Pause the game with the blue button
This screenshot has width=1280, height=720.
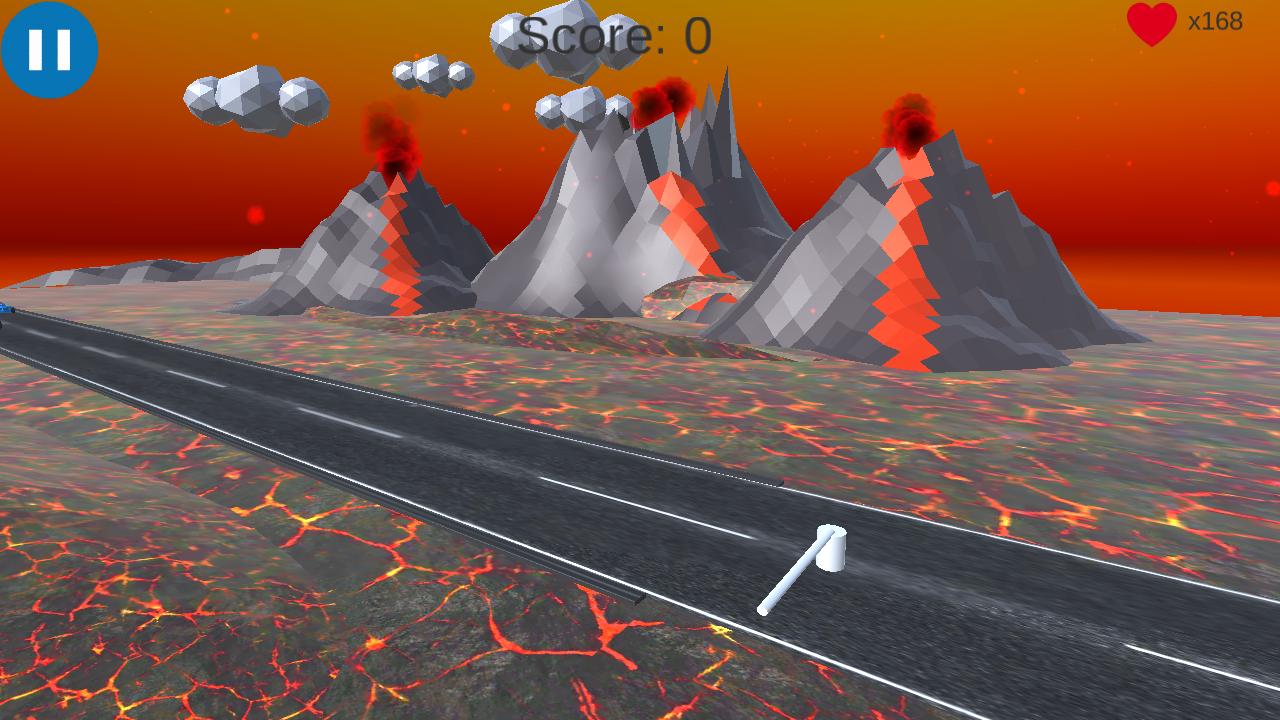tap(49, 49)
